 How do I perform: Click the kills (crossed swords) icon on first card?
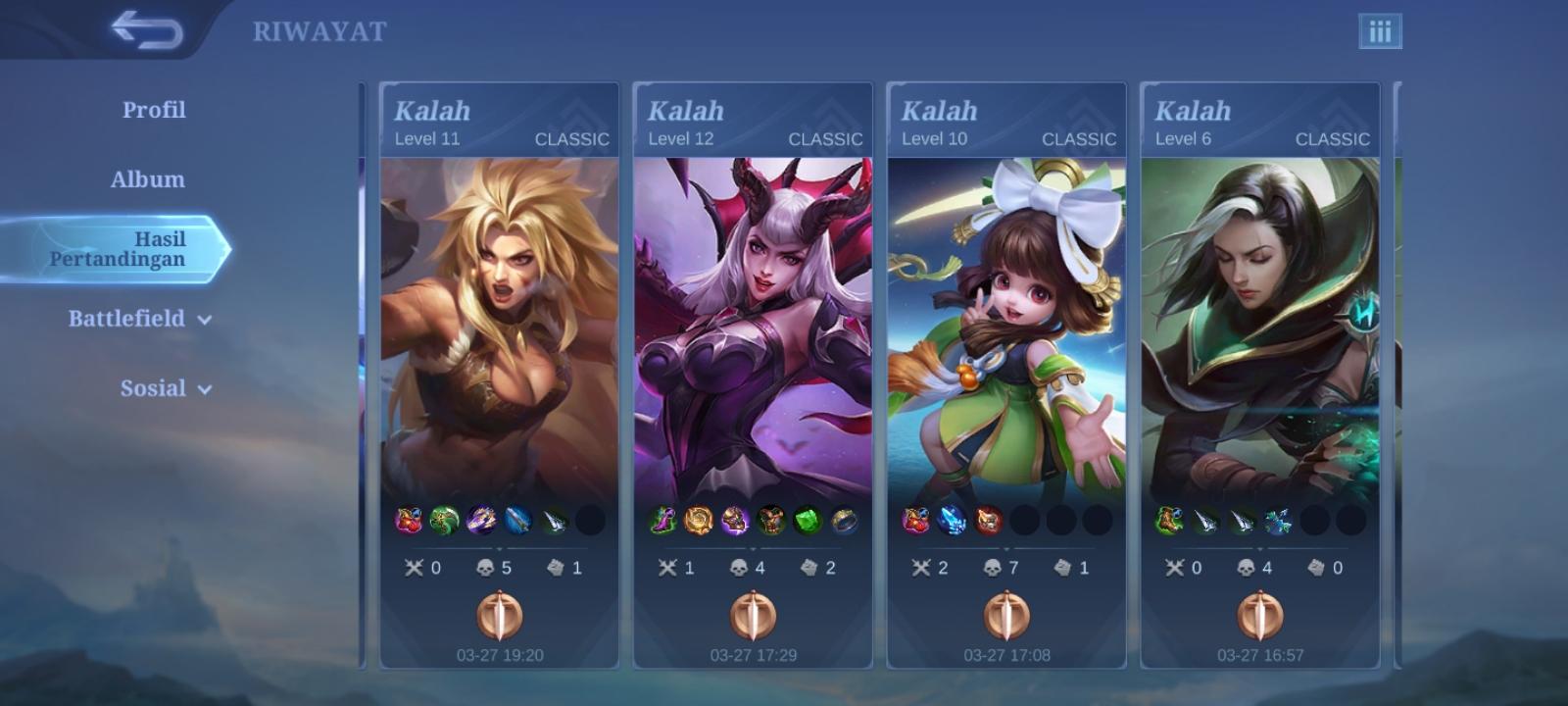pyautogui.click(x=412, y=567)
